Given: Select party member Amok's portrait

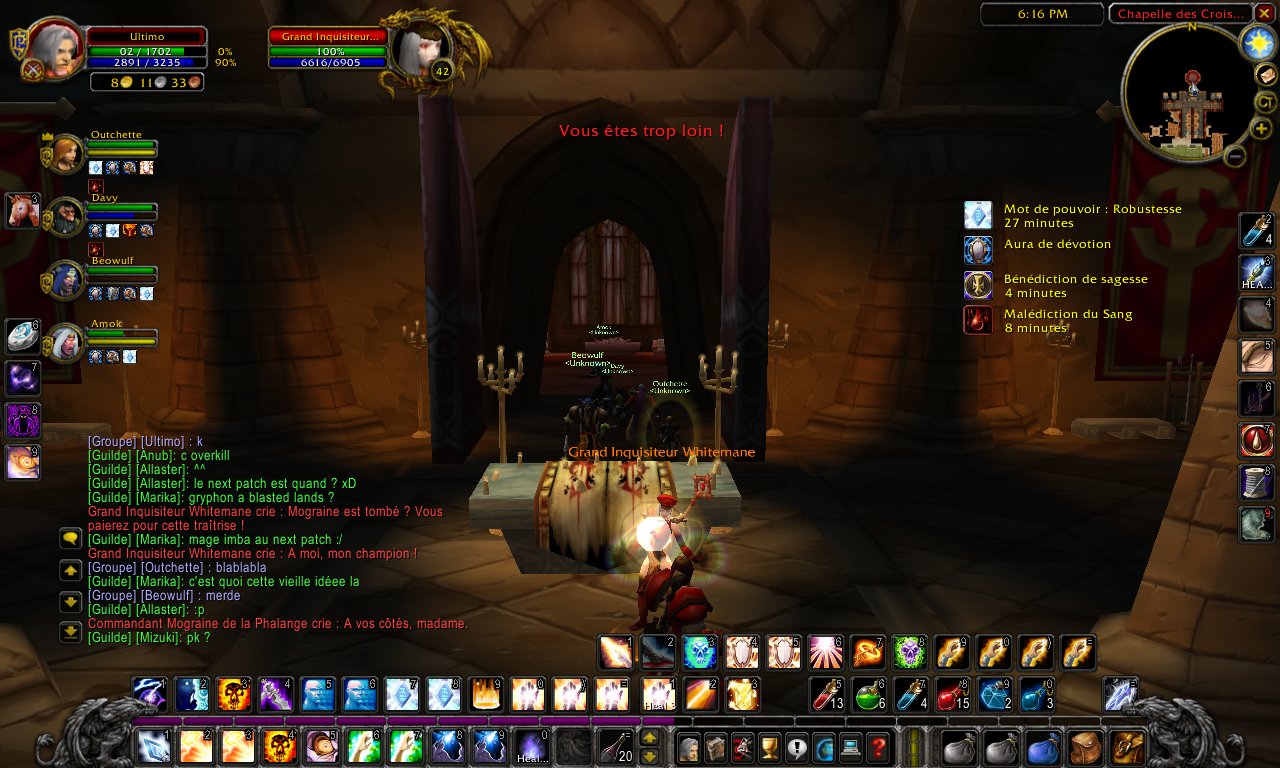Looking at the screenshot, I should click(67, 343).
